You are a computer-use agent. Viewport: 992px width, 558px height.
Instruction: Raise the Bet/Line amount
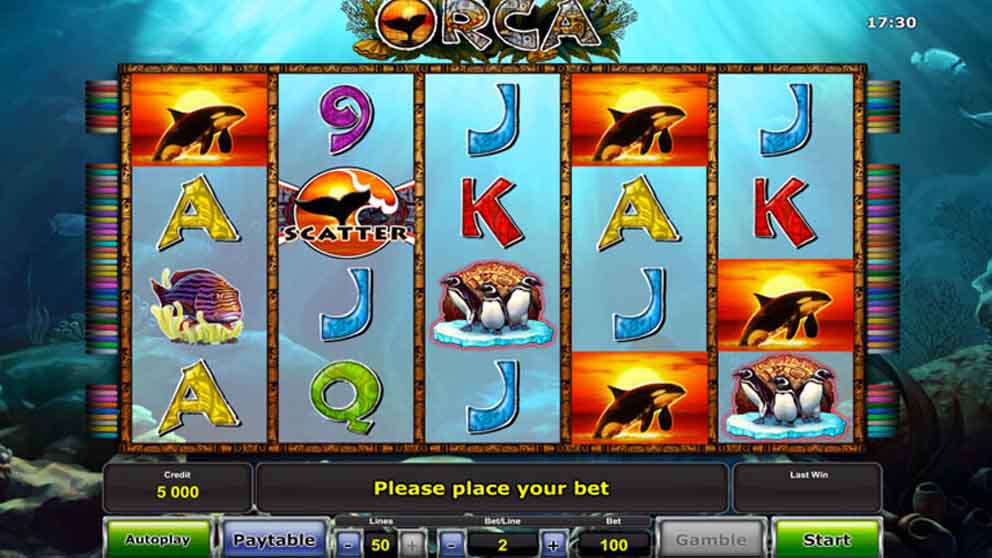553,545
